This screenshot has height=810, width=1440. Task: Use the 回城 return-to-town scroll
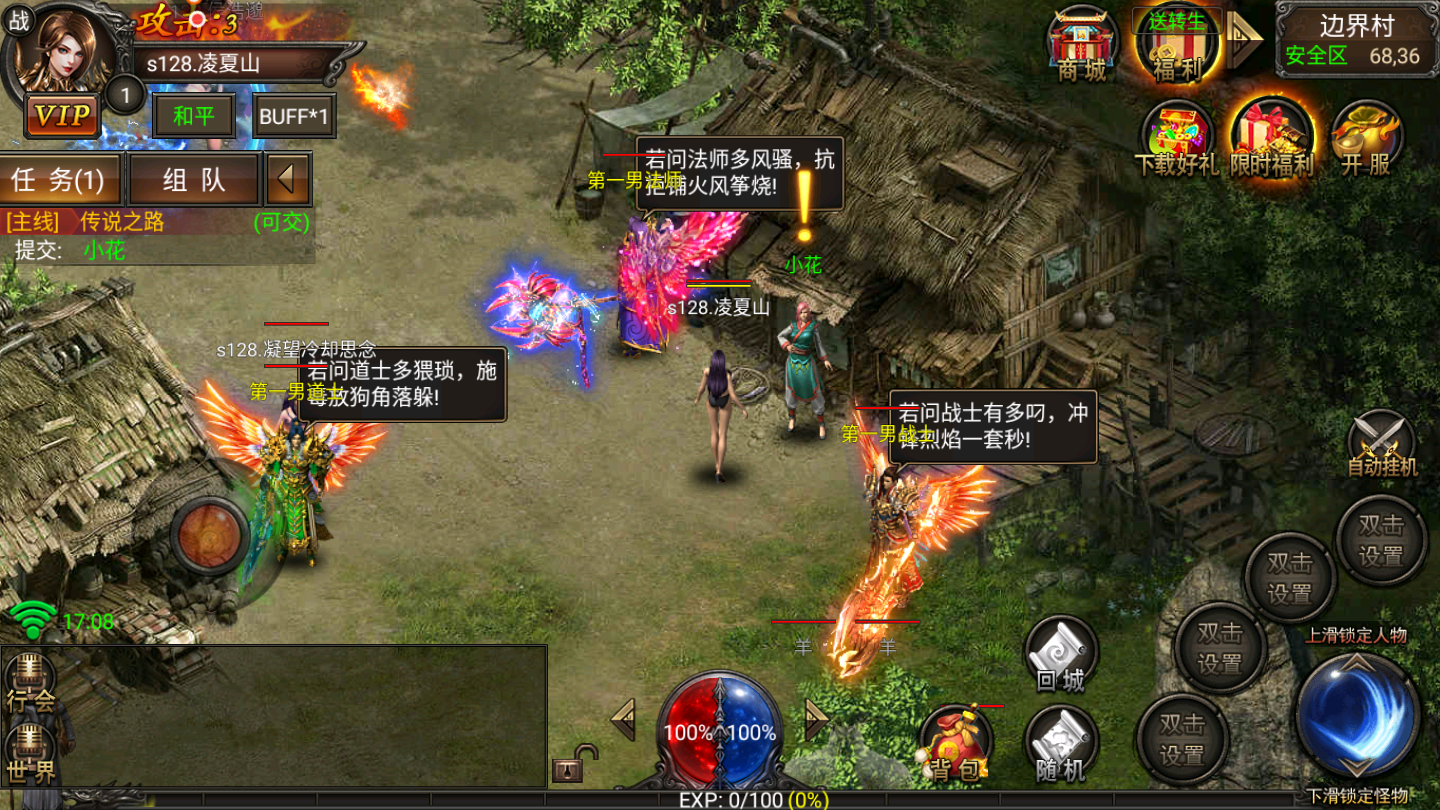(1060, 655)
